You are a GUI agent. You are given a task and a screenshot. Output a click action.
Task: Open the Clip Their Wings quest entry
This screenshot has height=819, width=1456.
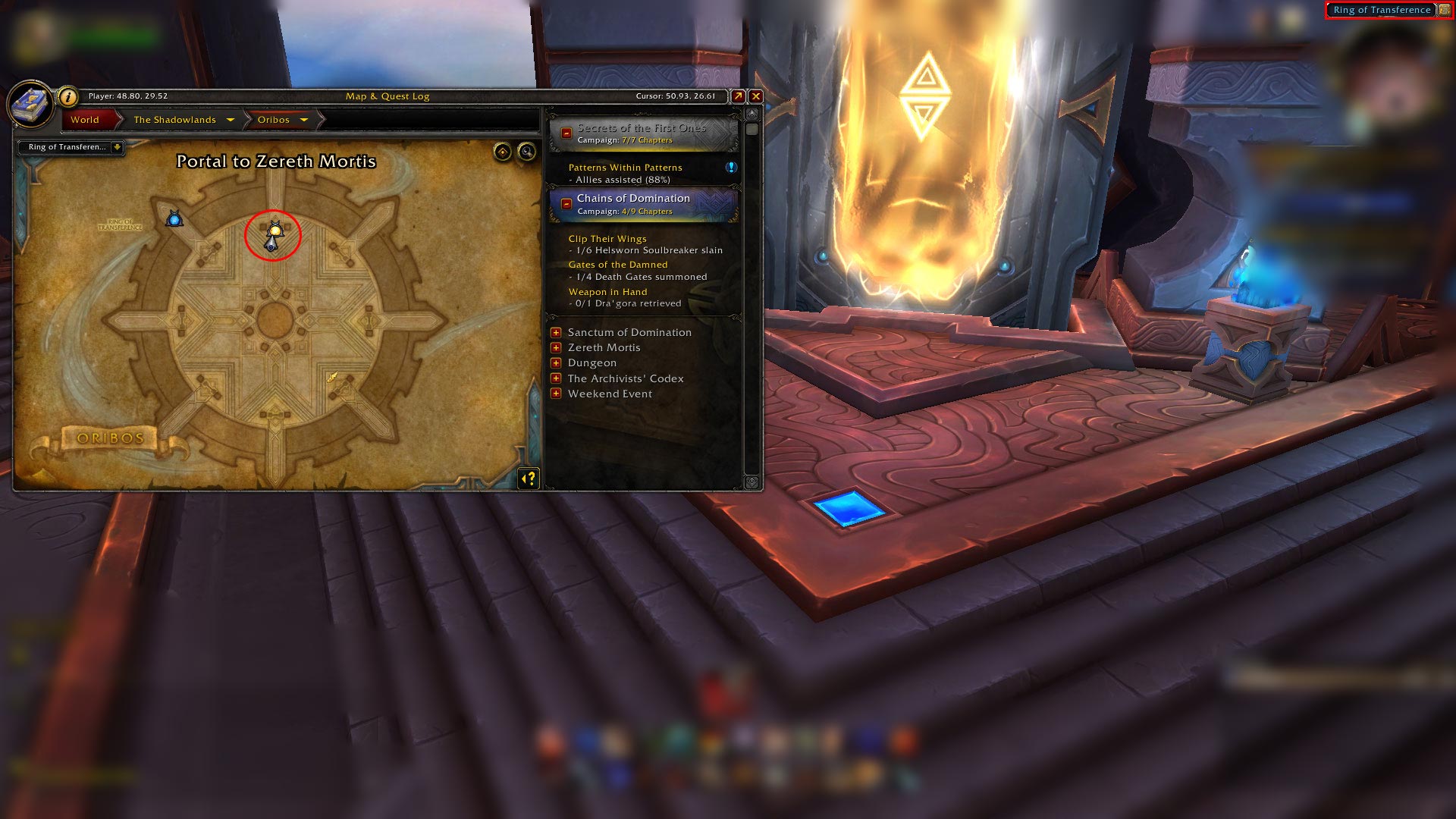[x=607, y=238]
